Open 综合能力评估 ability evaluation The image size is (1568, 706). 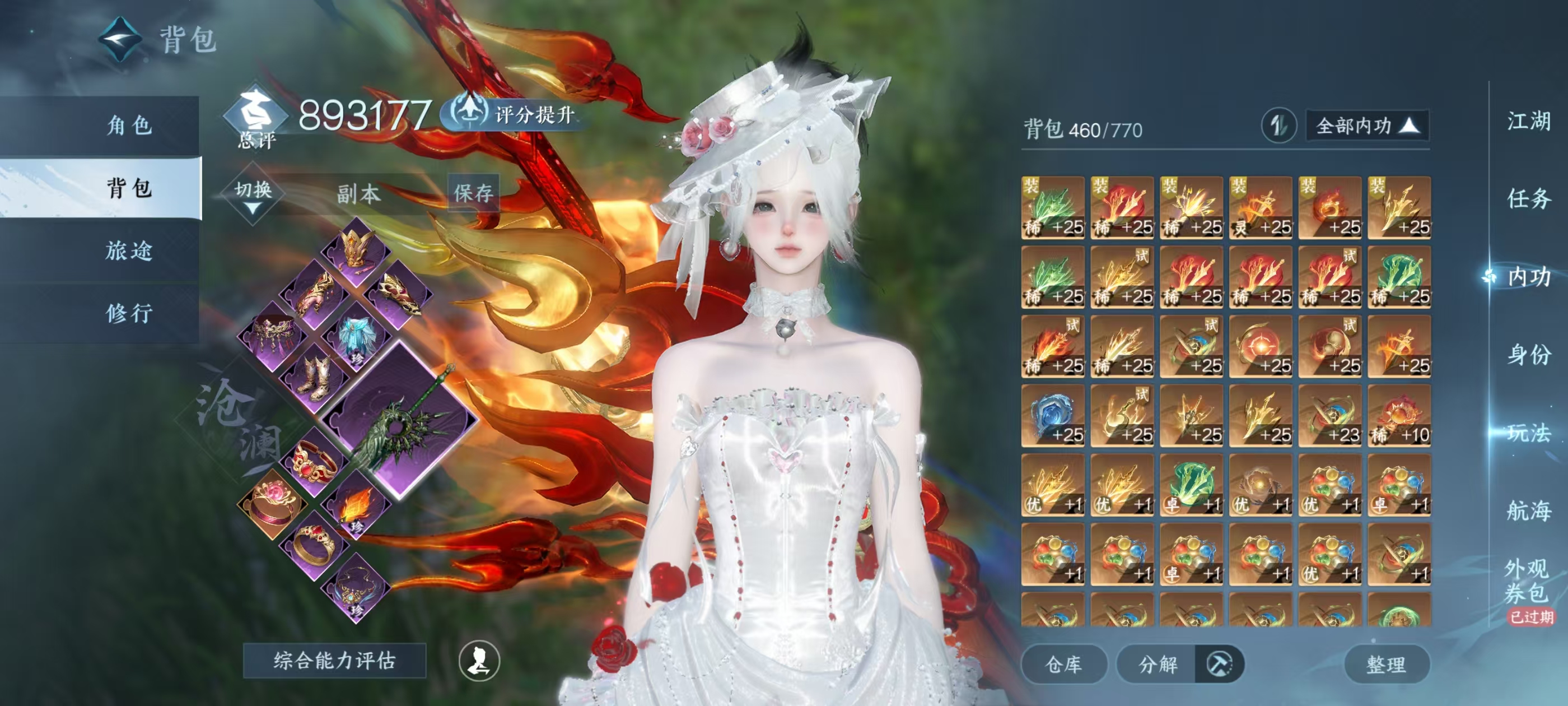coord(334,660)
